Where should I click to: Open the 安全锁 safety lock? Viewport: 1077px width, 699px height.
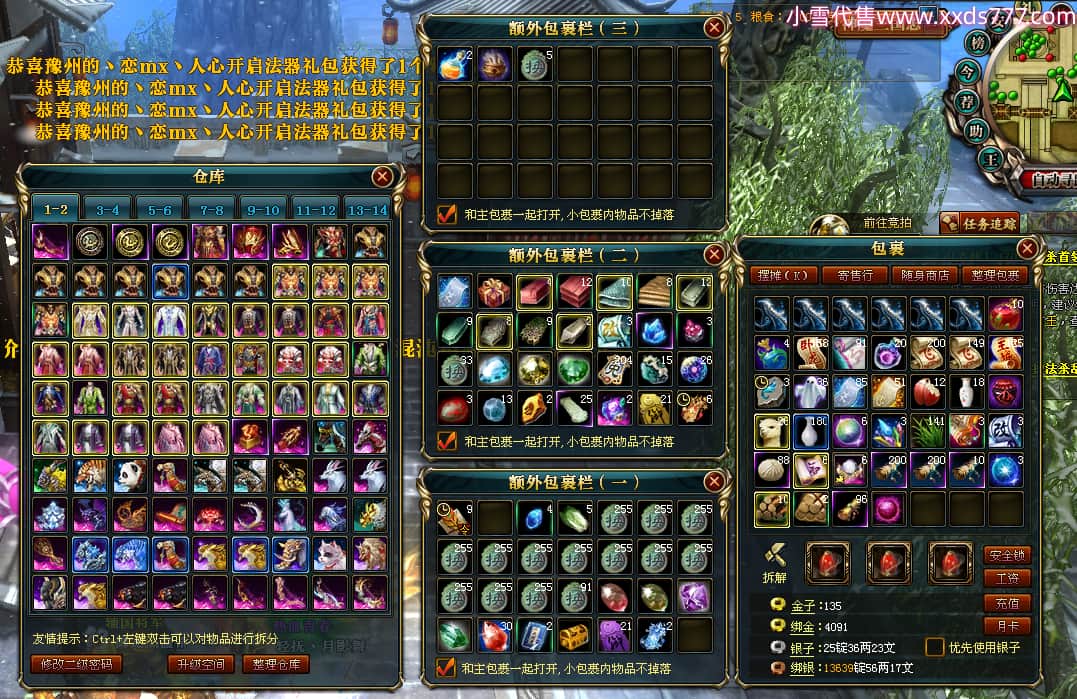point(1006,555)
